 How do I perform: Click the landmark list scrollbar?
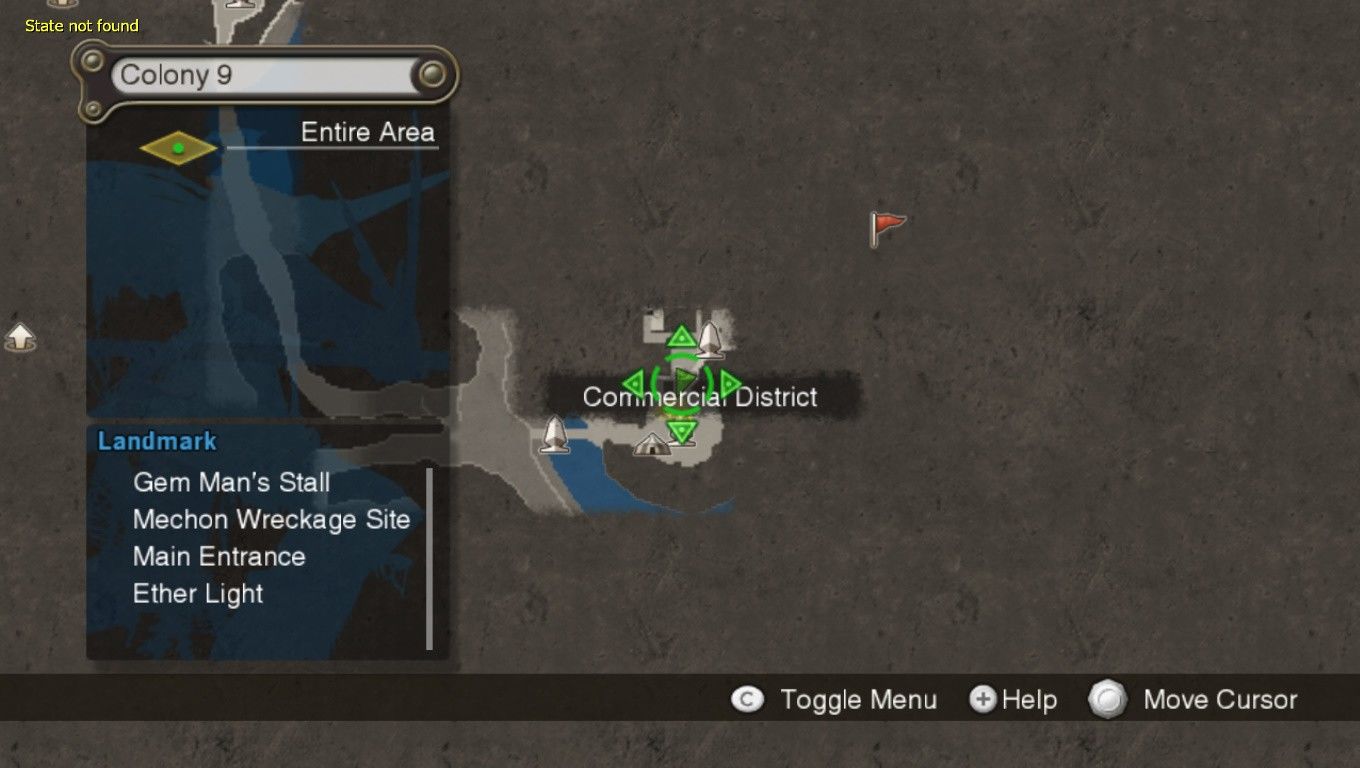click(x=430, y=558)
